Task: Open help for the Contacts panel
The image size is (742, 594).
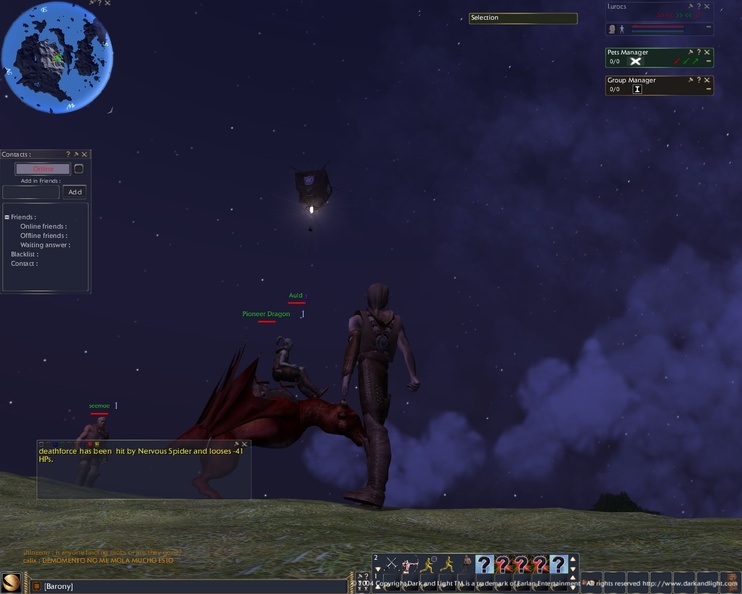Action: click(x=68, y=155)
